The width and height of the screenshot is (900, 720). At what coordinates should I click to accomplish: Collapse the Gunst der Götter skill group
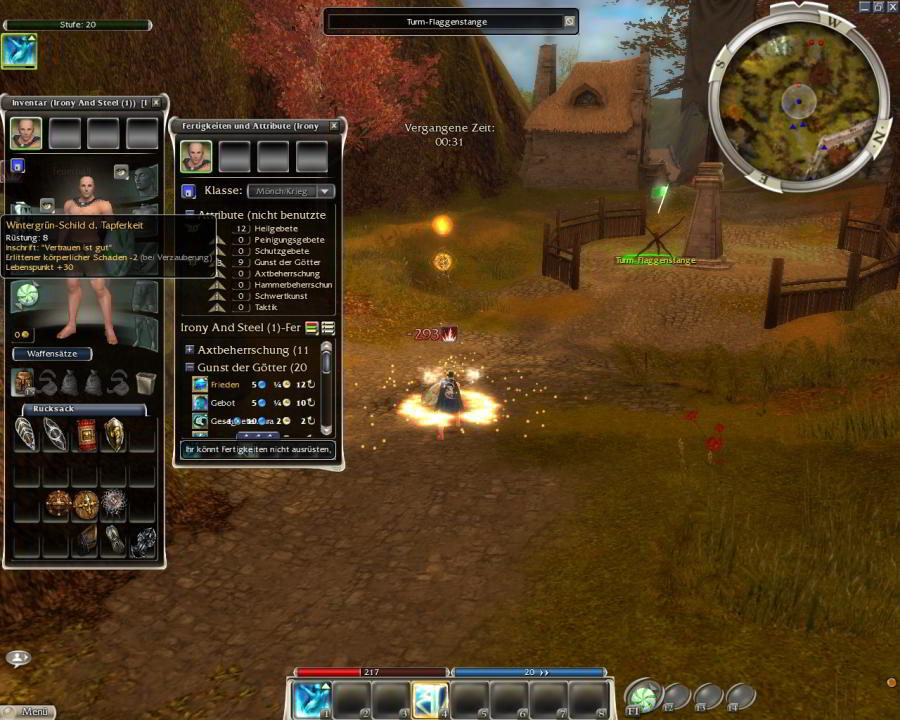click(x=190, y=368)
